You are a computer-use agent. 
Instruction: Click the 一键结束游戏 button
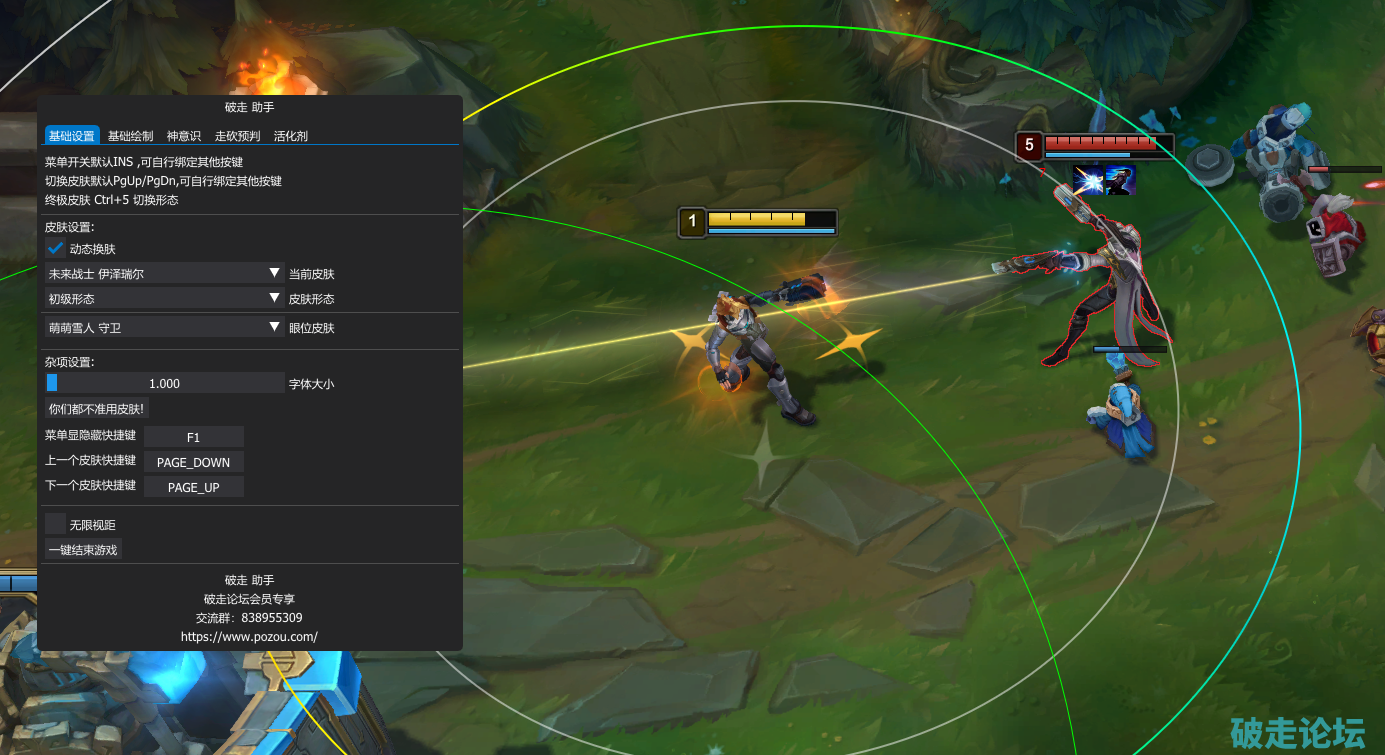coord(83,549)
